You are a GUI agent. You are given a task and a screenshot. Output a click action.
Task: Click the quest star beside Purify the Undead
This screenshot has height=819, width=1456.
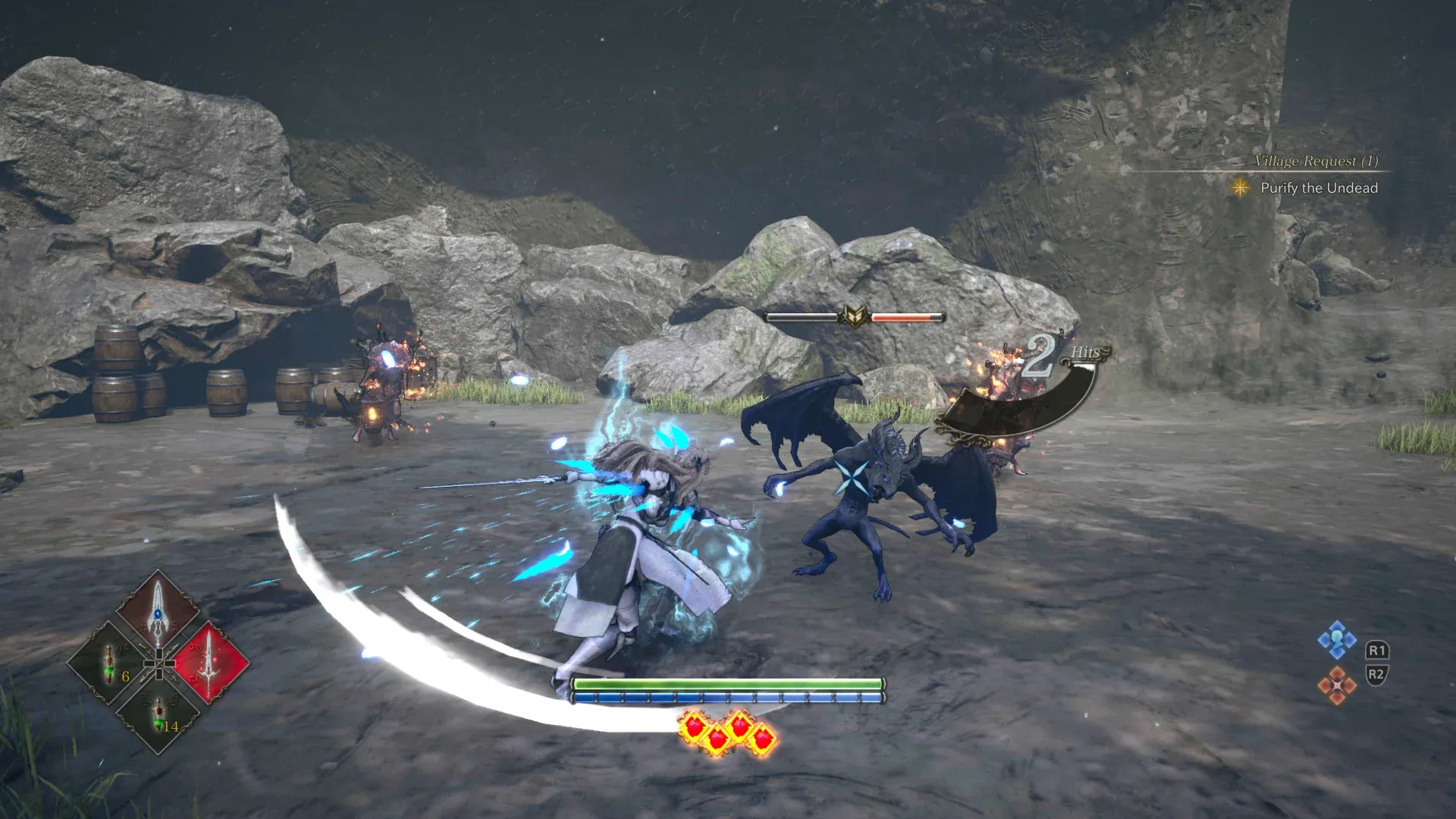(1242, 188)
